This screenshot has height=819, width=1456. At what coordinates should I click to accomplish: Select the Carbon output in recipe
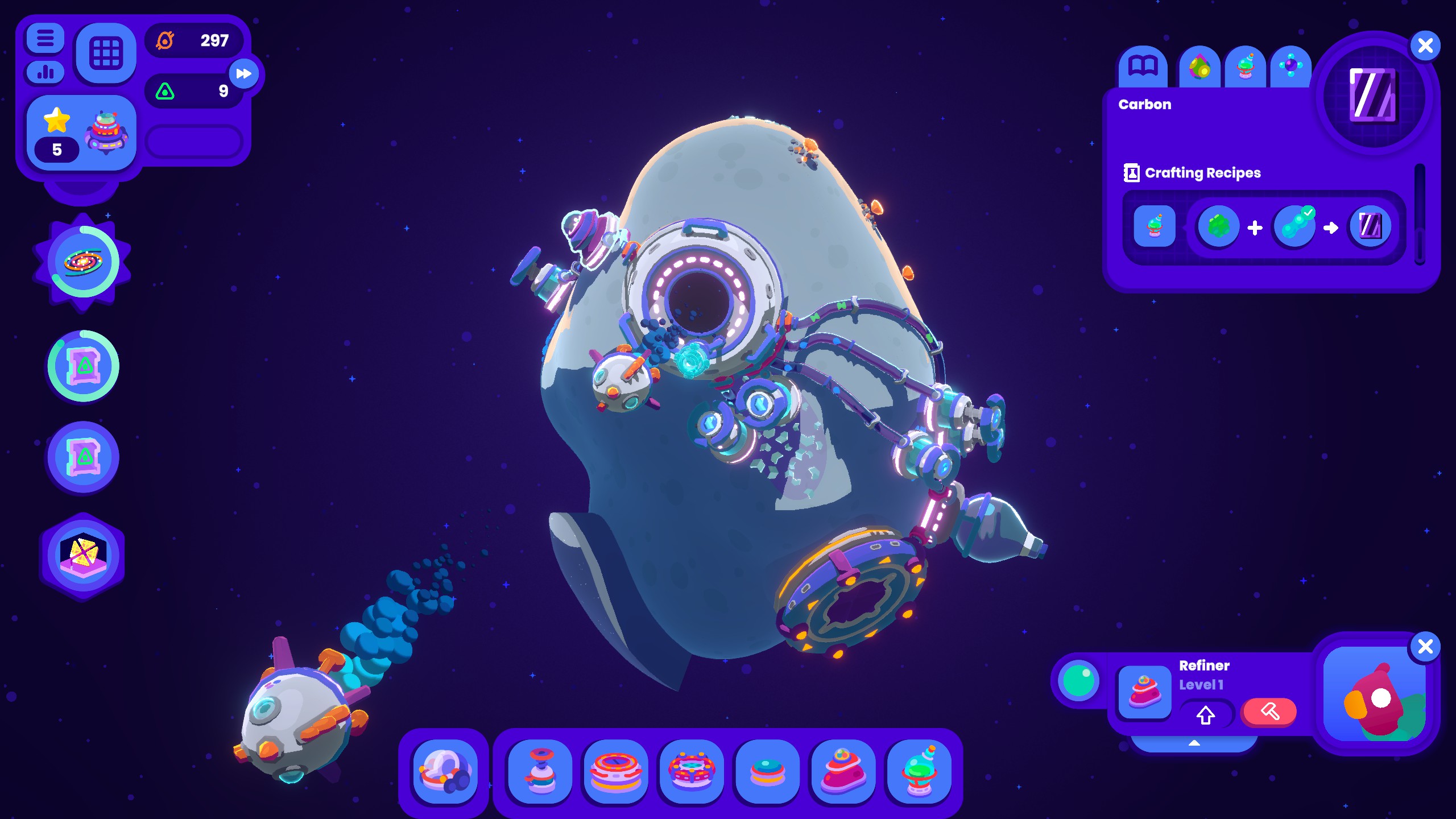(x=1370, y=227)
